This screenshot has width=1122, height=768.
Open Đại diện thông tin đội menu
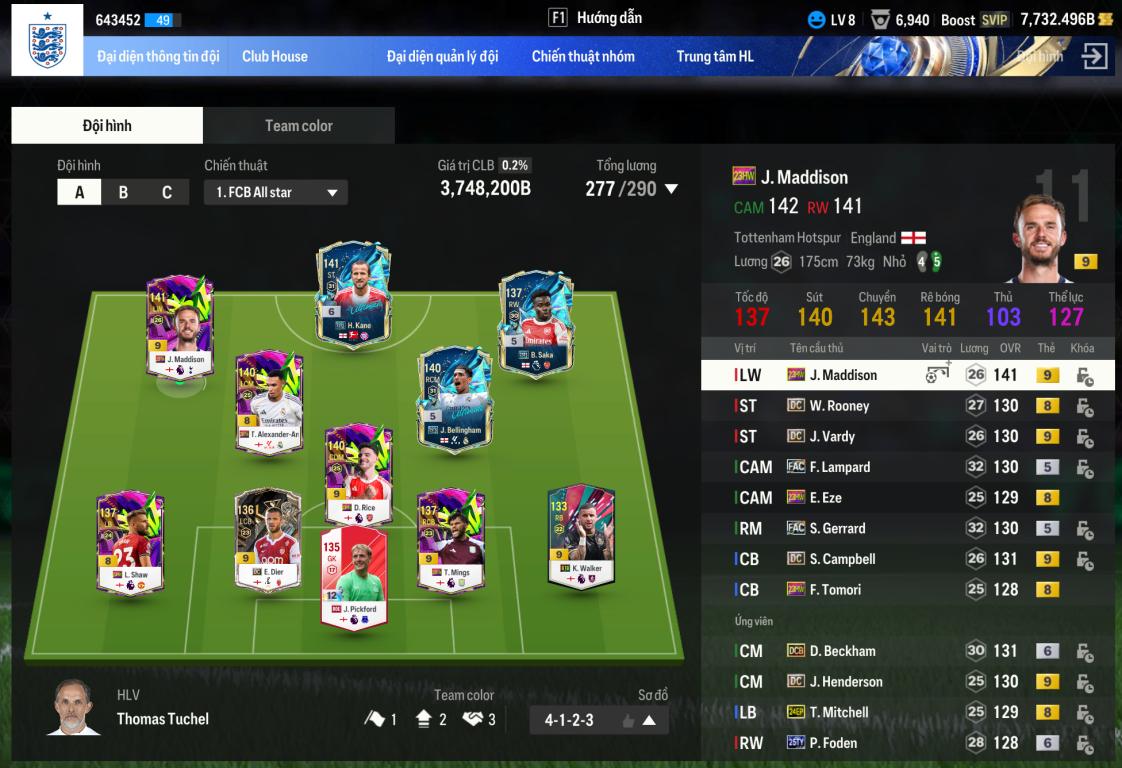pos(158,57)
